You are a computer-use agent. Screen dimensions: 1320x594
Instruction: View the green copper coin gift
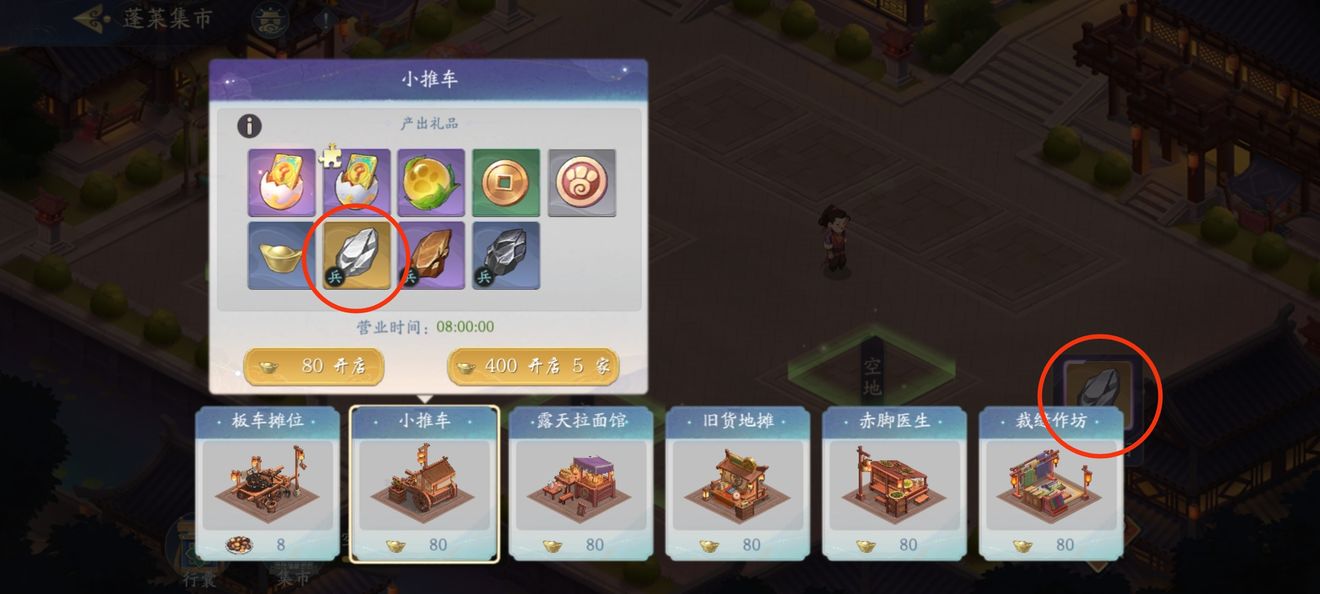506,183
